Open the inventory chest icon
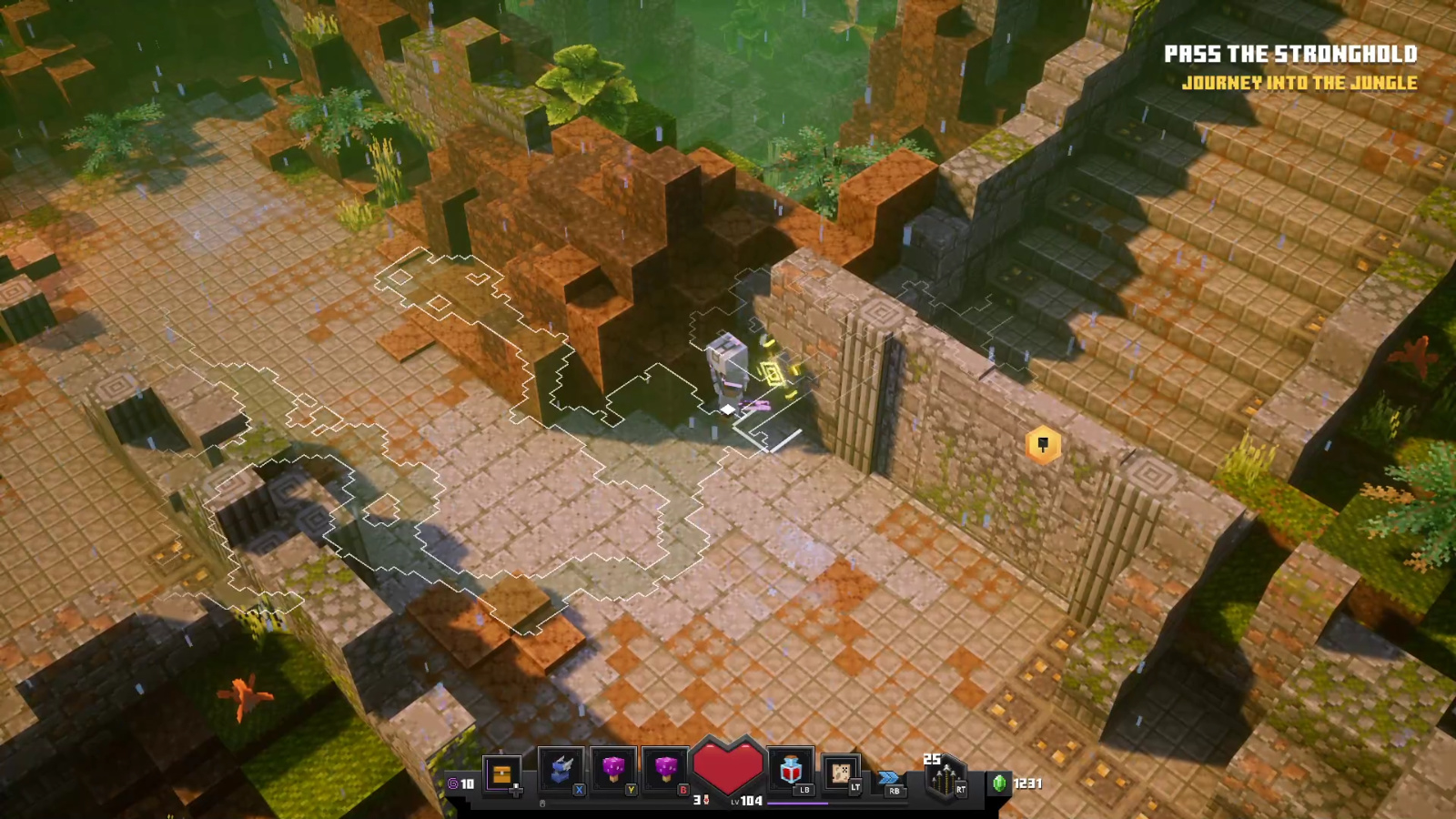1456x819 pixels. point(501,774)
